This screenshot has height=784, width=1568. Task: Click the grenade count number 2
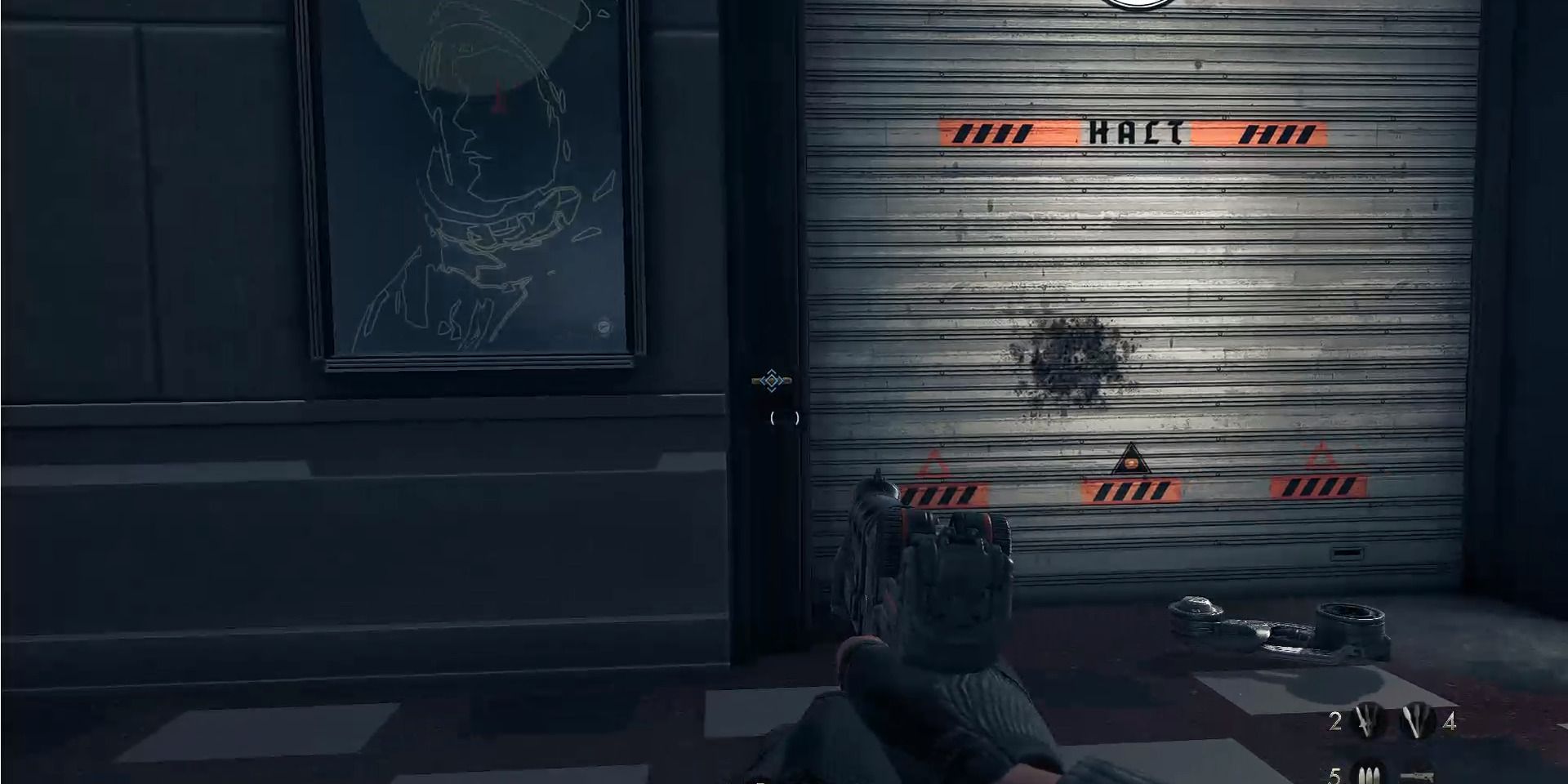(x=1334, y=721)
